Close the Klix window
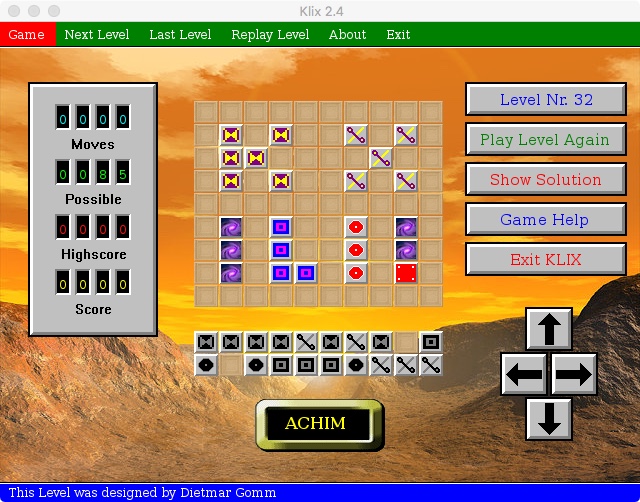 (13, 10)
